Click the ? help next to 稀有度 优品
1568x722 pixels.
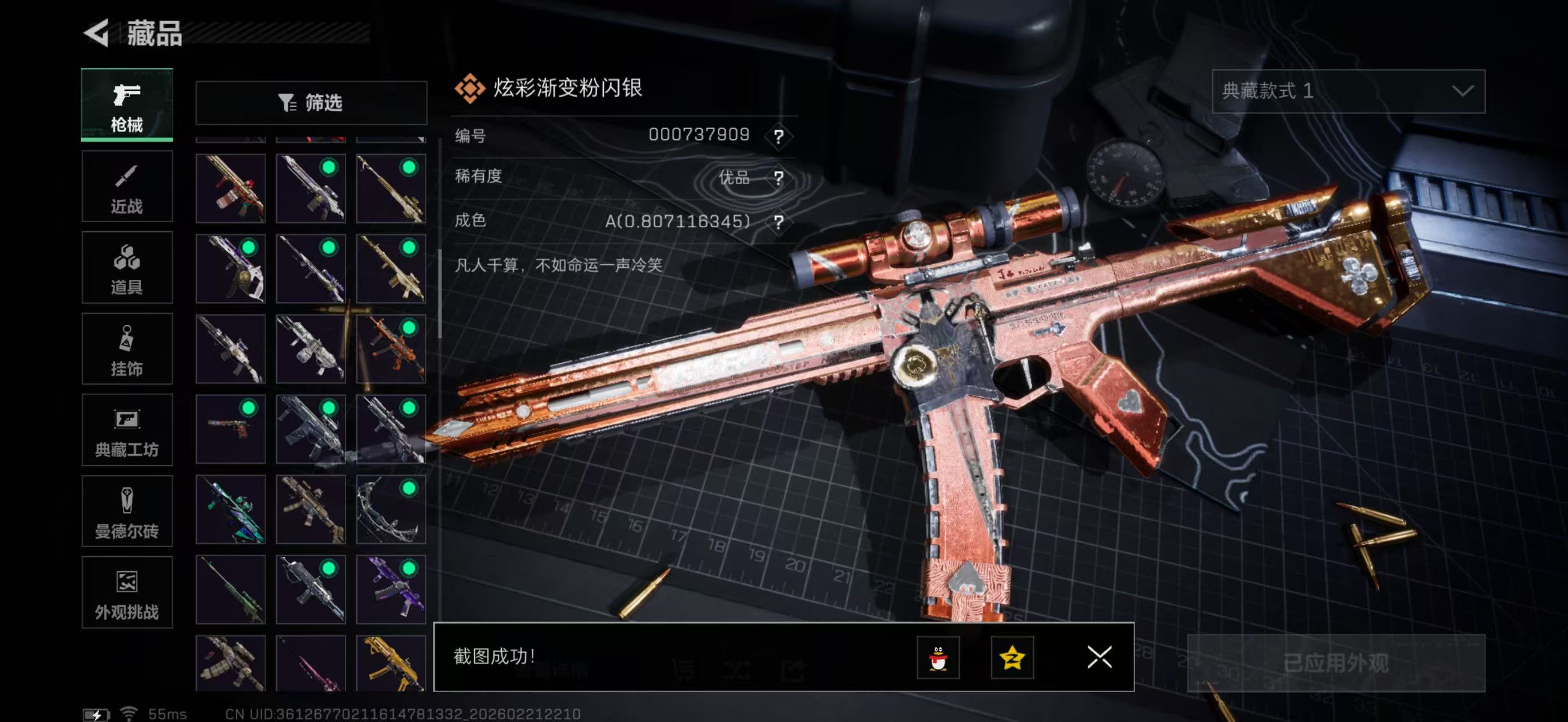[x=780, y=177]
